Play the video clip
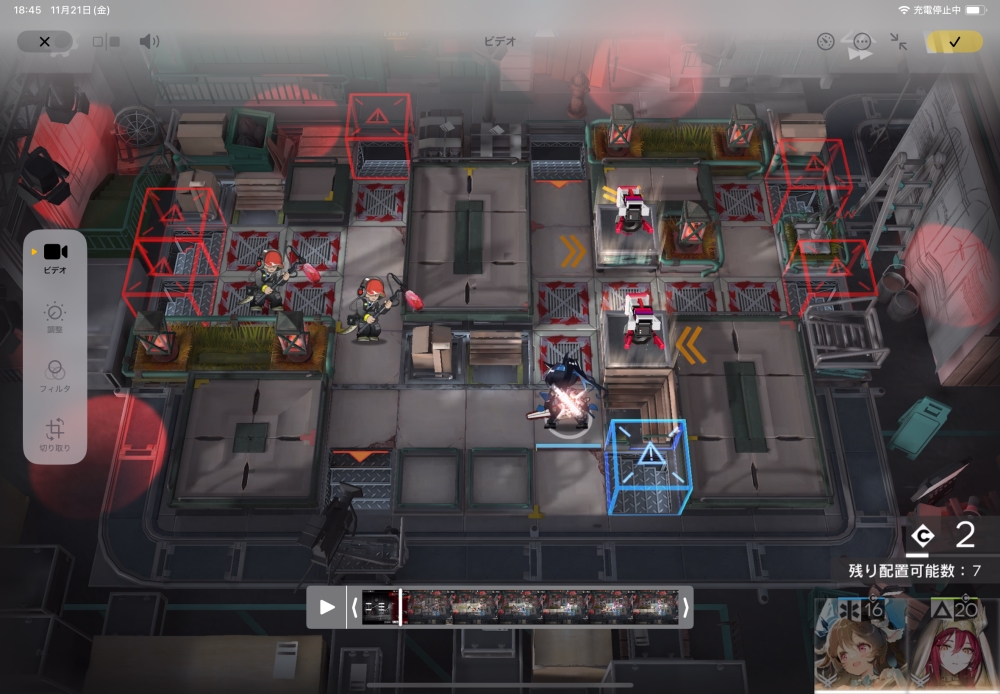This screenshot has width=1000, height=694. [x=327, y=607]
